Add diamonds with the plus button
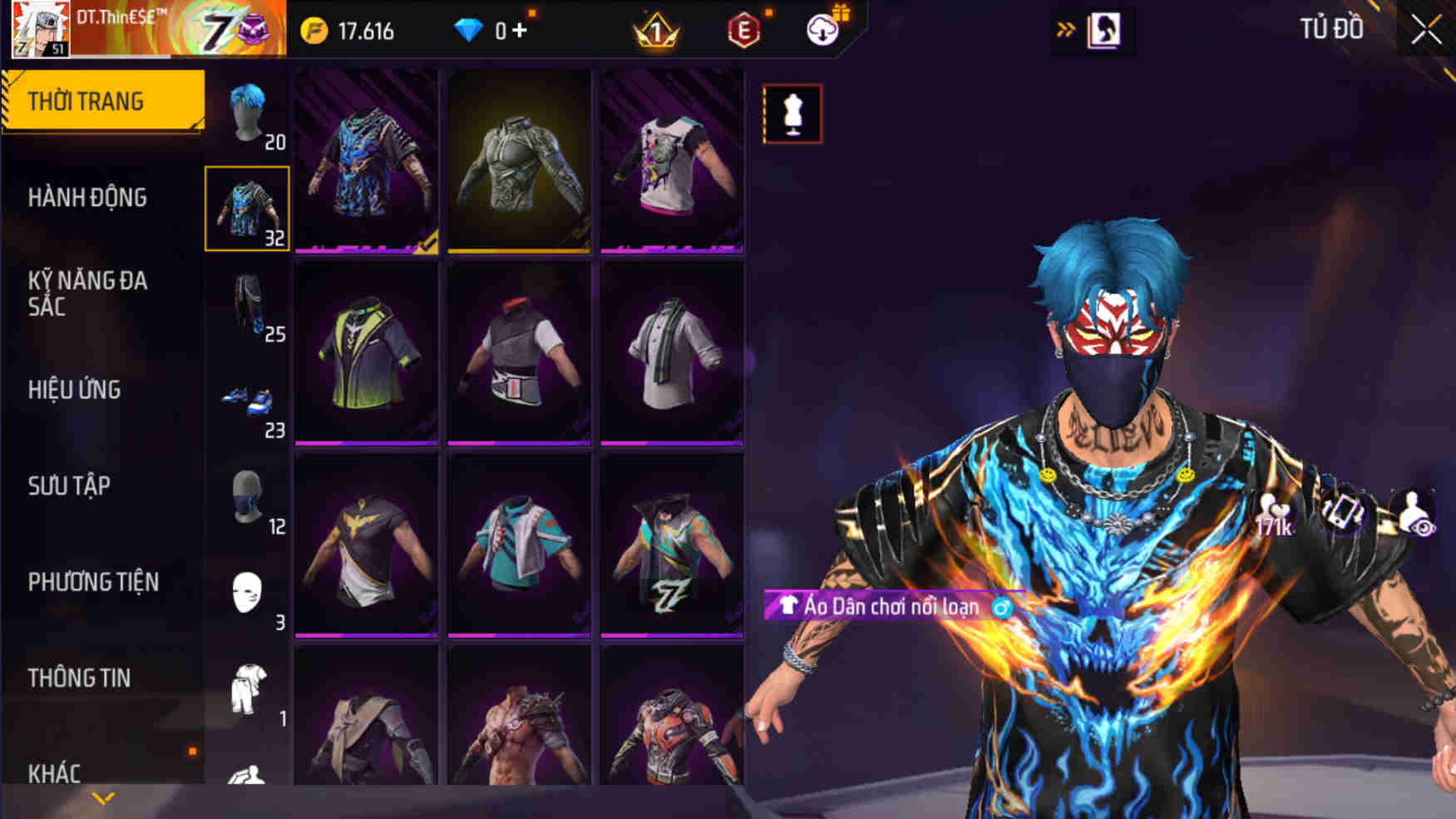 coord(520,31)
